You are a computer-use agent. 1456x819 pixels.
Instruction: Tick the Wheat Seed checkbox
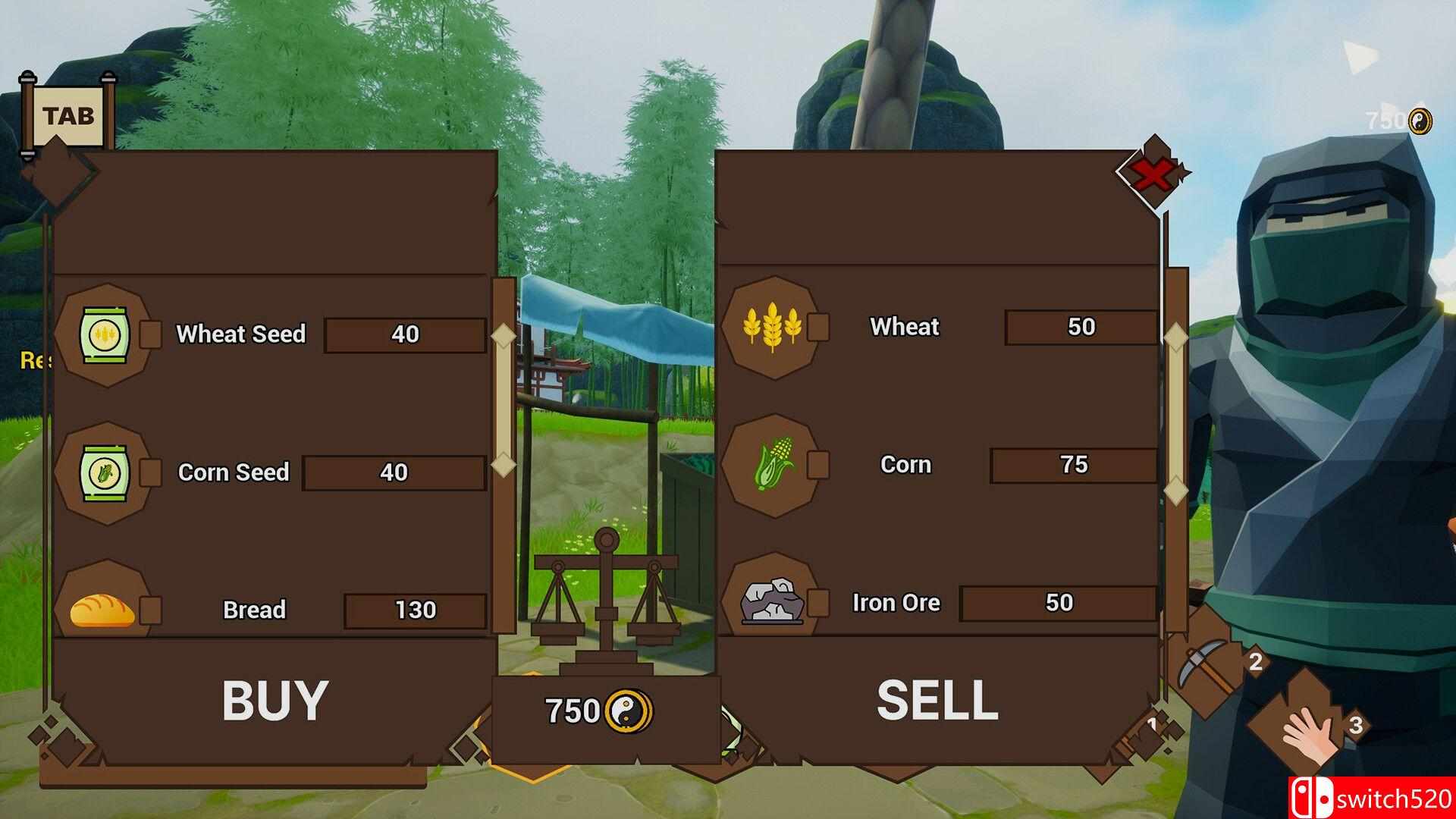click(x=150, y=334)
